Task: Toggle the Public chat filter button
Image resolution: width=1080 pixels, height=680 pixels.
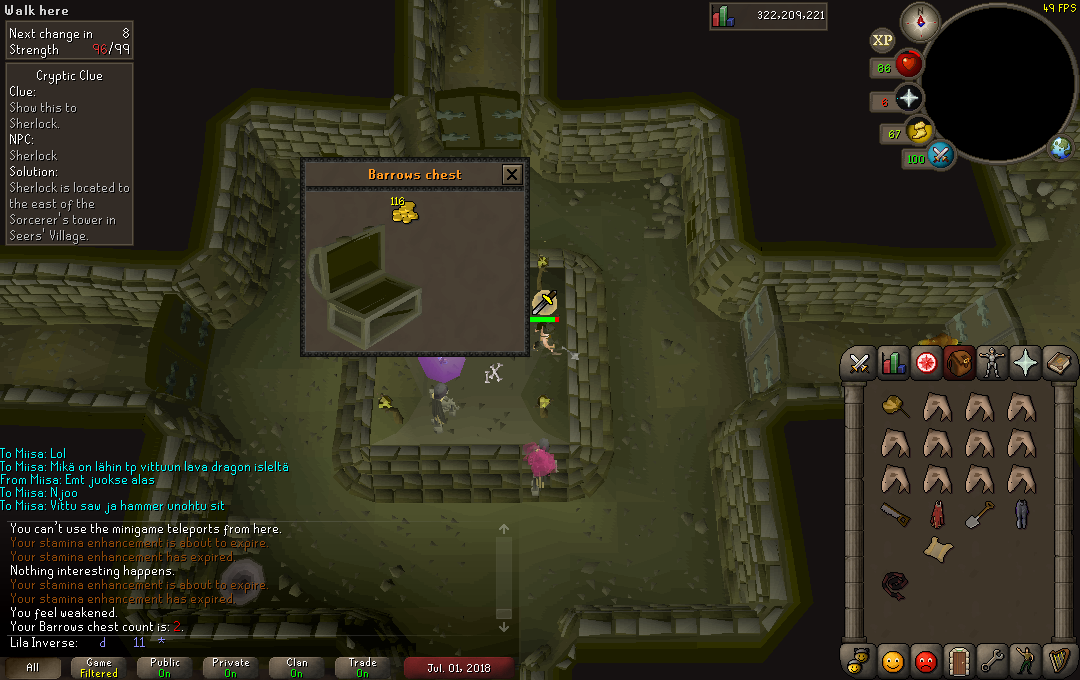Action: [x=165, y=667]
